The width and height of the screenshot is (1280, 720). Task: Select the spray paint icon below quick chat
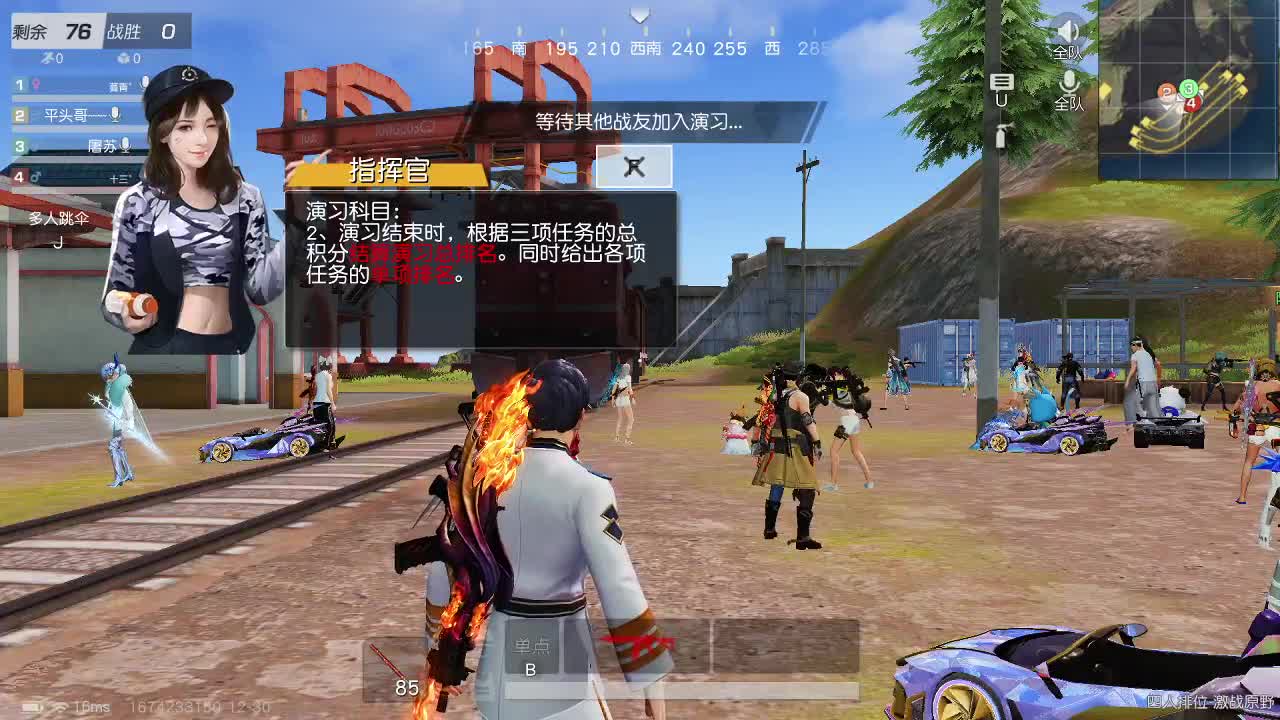[x=1003, y=136]
